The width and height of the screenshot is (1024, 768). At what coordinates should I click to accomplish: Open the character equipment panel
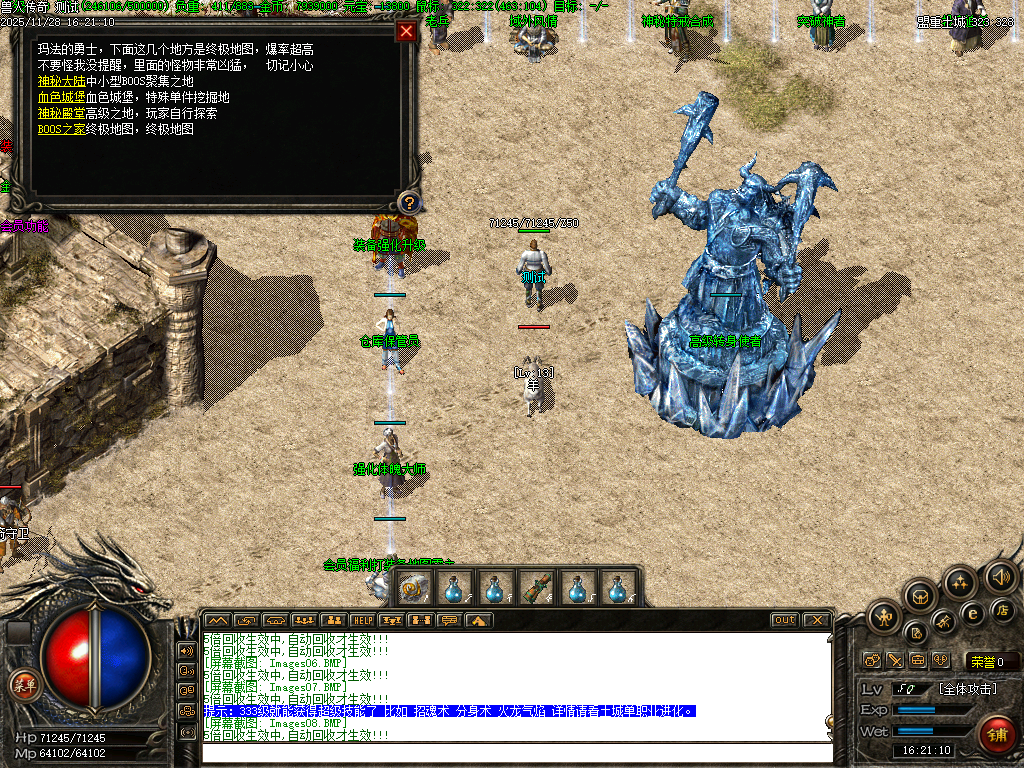(884, 617)
